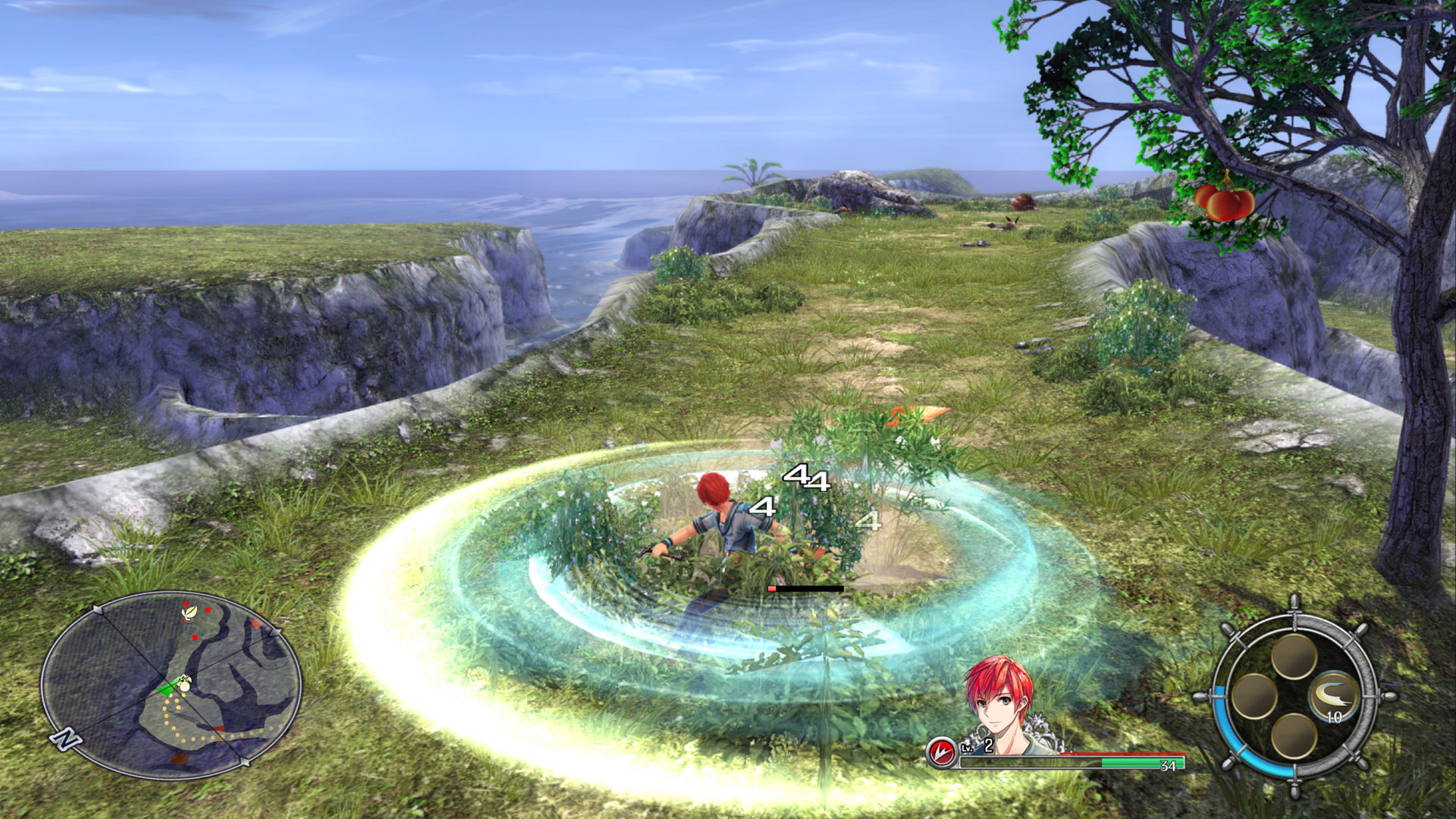1456x819 pixels.
Task: Click the red slash attack-type icon
Action: click(943, 752)
